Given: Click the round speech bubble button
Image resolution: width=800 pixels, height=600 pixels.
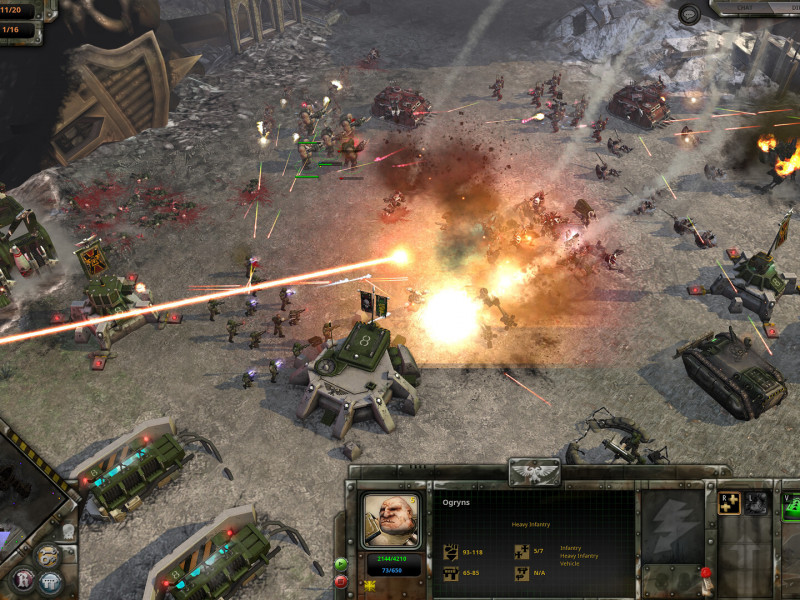Looking at the screenshot, I should [690, 13].
